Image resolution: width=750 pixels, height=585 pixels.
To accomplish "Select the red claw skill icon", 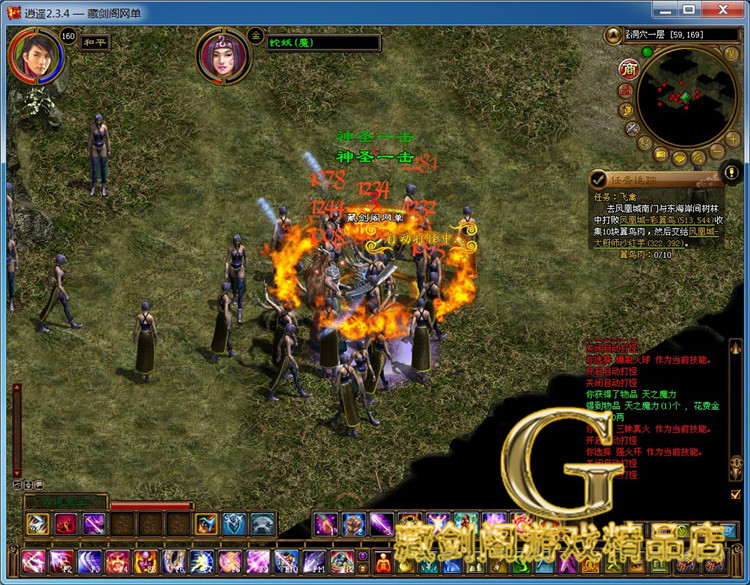I will coord(66,523).
